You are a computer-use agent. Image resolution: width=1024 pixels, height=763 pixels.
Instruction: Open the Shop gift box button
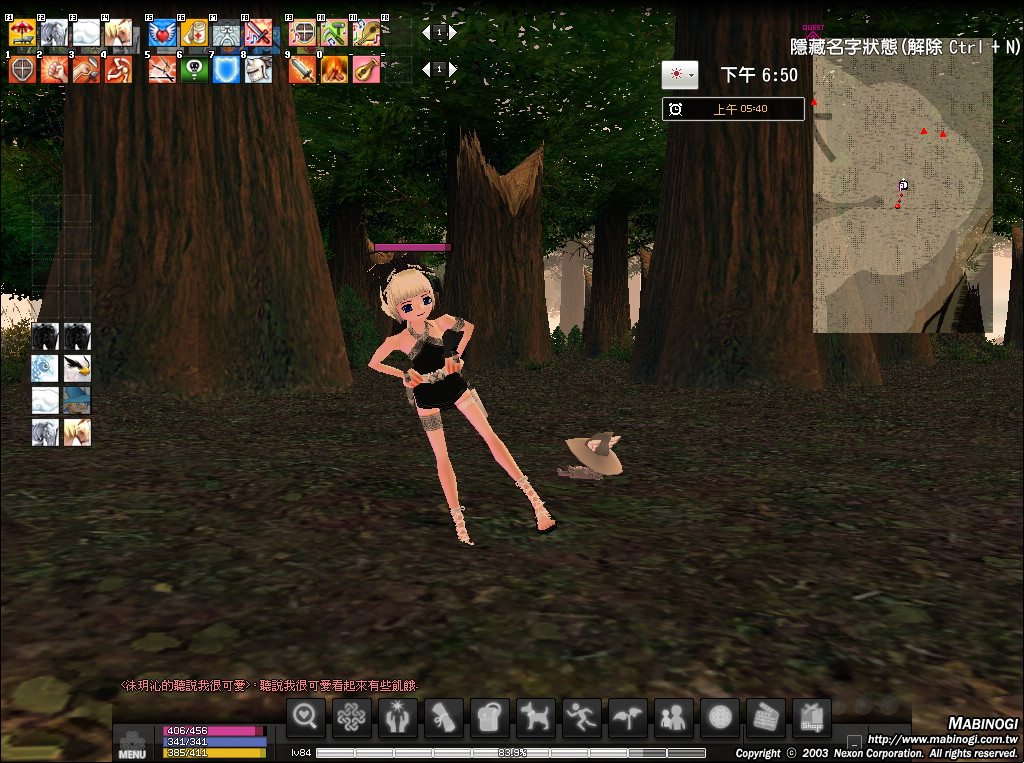coord(811,716)
